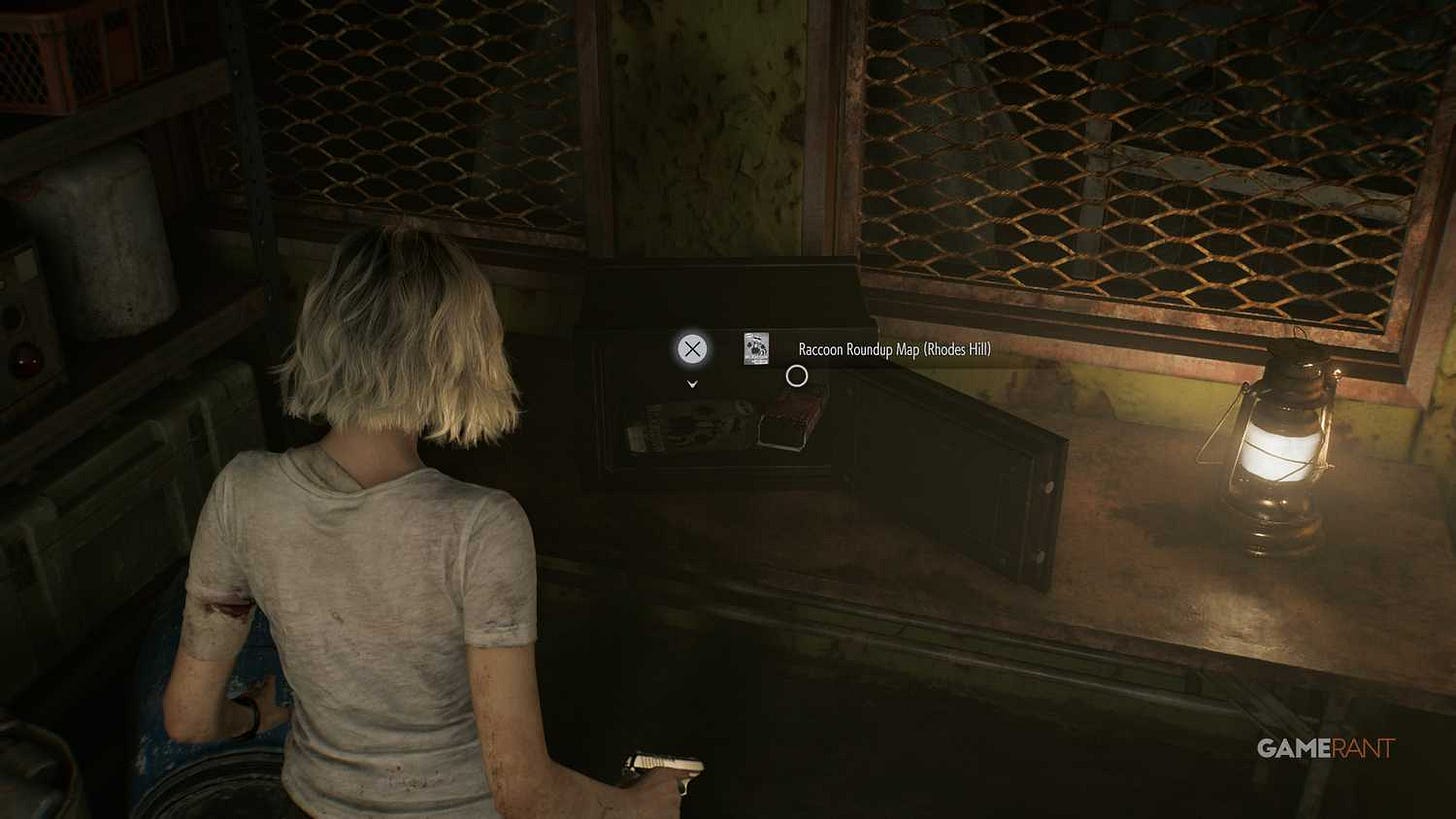
Task: Open the chevron indicator beneath the interaction icon
Action: tap(690, 383)
